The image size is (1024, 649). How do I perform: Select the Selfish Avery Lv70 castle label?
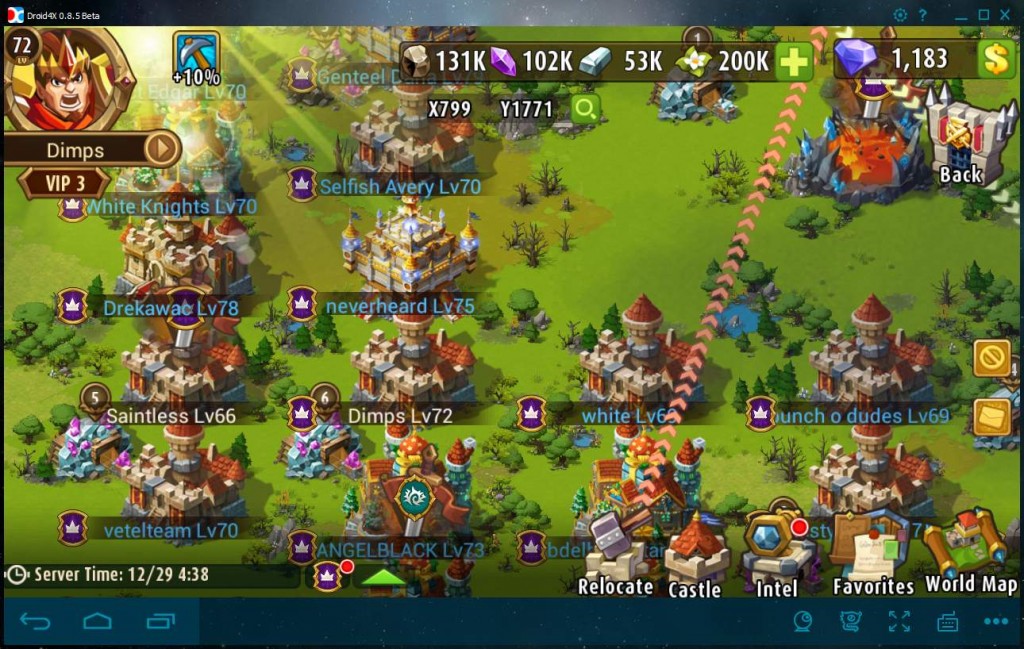click(399, 187)
